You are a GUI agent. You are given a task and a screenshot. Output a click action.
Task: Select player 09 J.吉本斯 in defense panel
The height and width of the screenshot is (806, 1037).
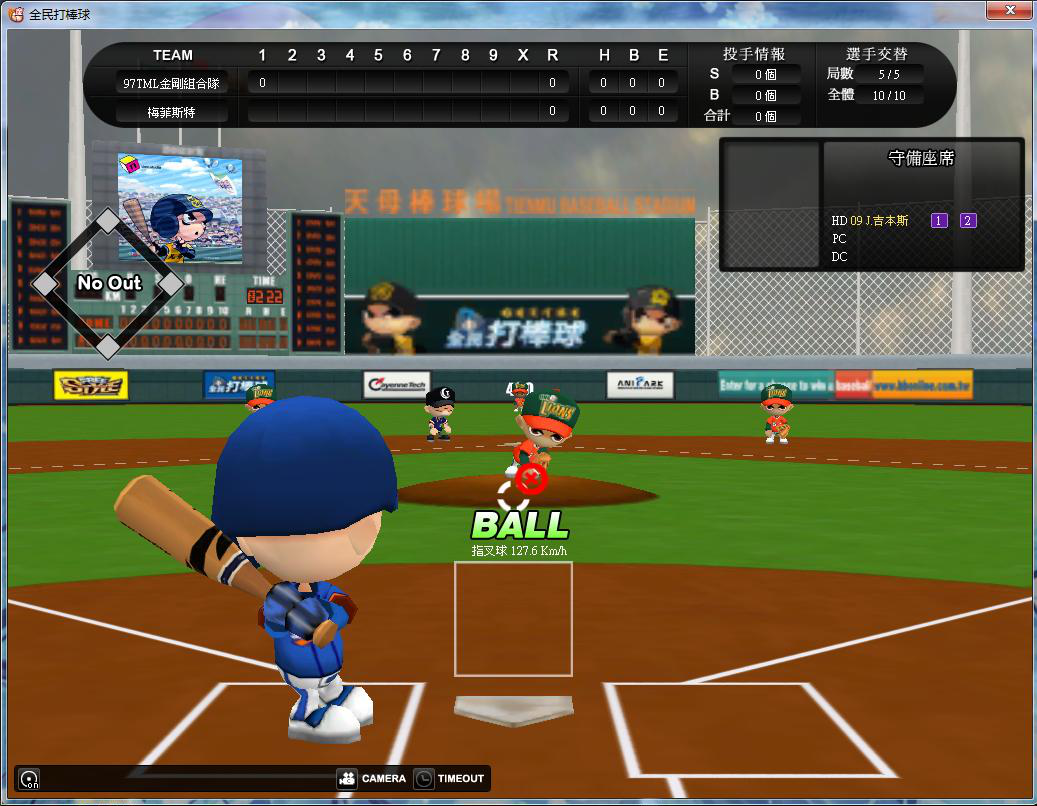(x=879, y=221)
